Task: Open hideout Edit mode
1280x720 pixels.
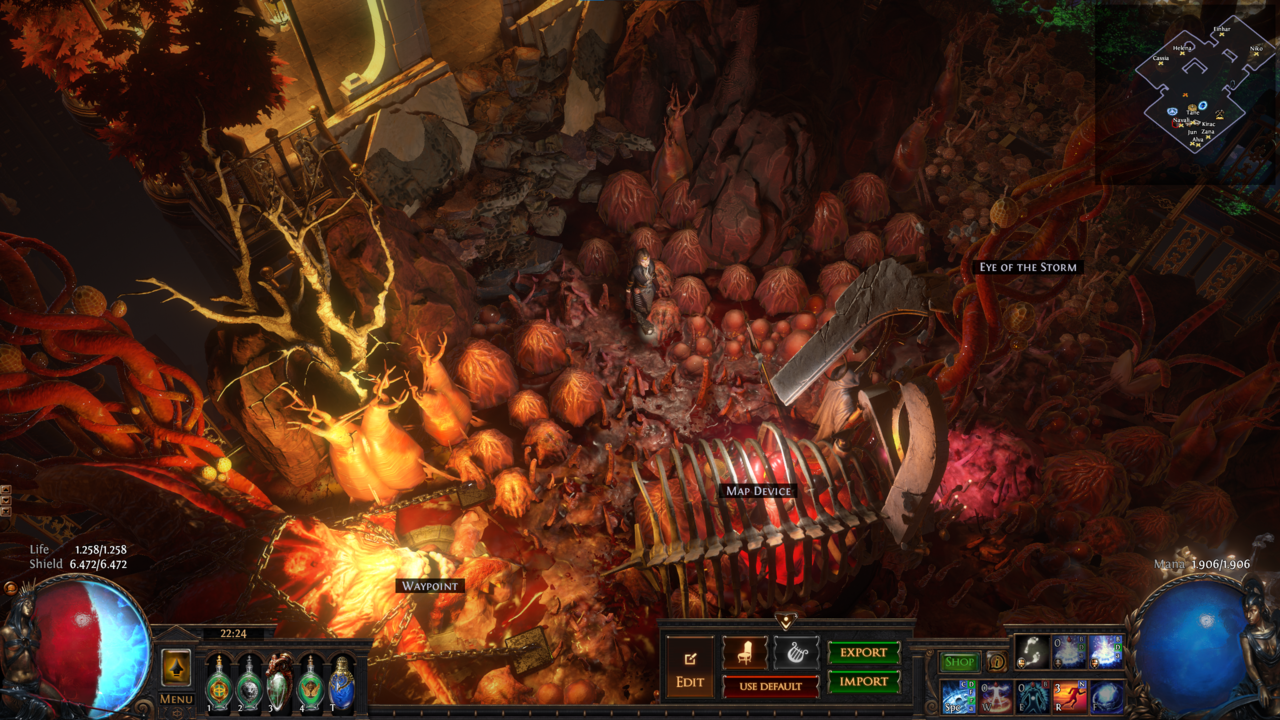Action: 690,668
